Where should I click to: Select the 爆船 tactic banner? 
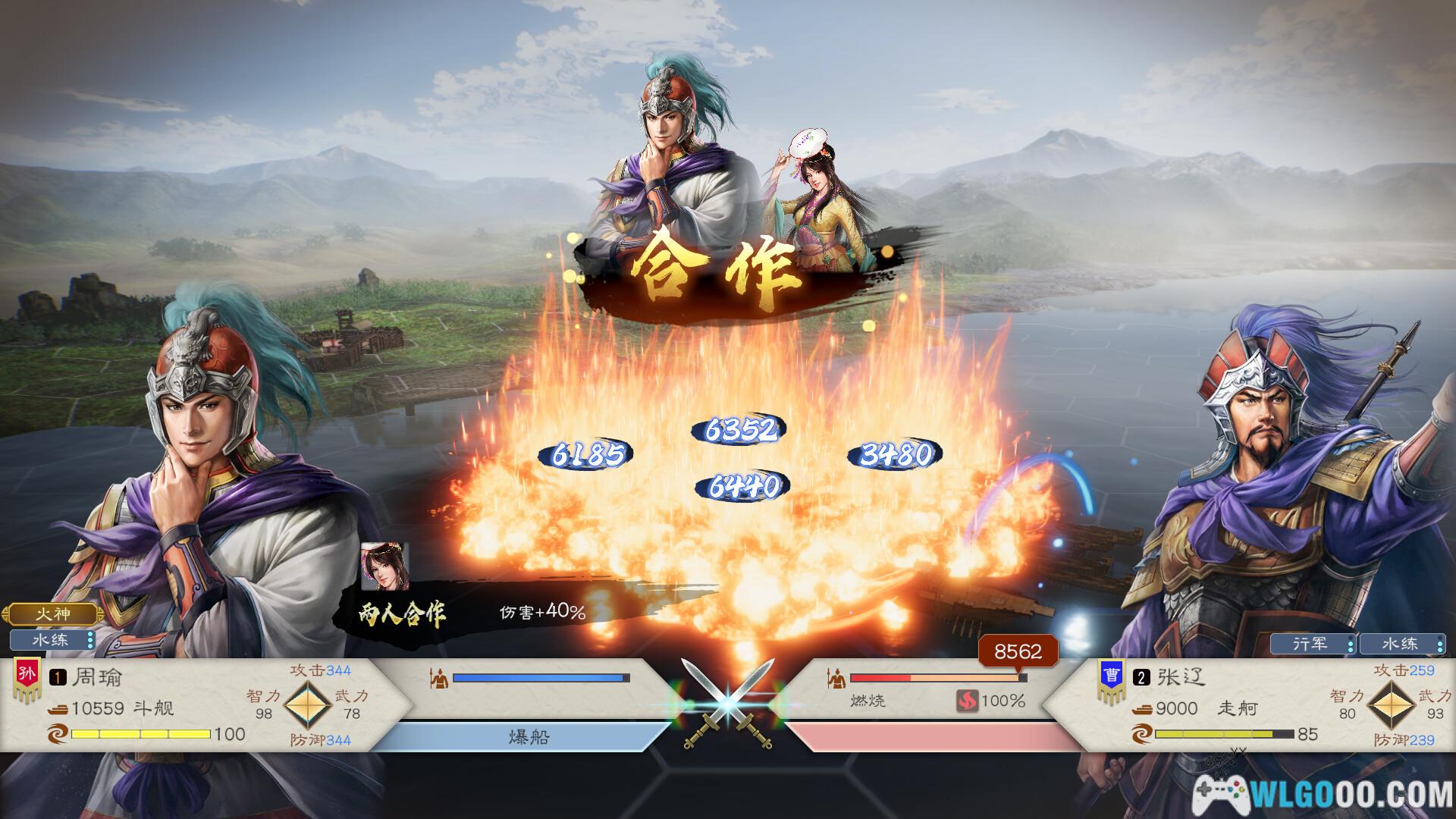coord(528,736)
